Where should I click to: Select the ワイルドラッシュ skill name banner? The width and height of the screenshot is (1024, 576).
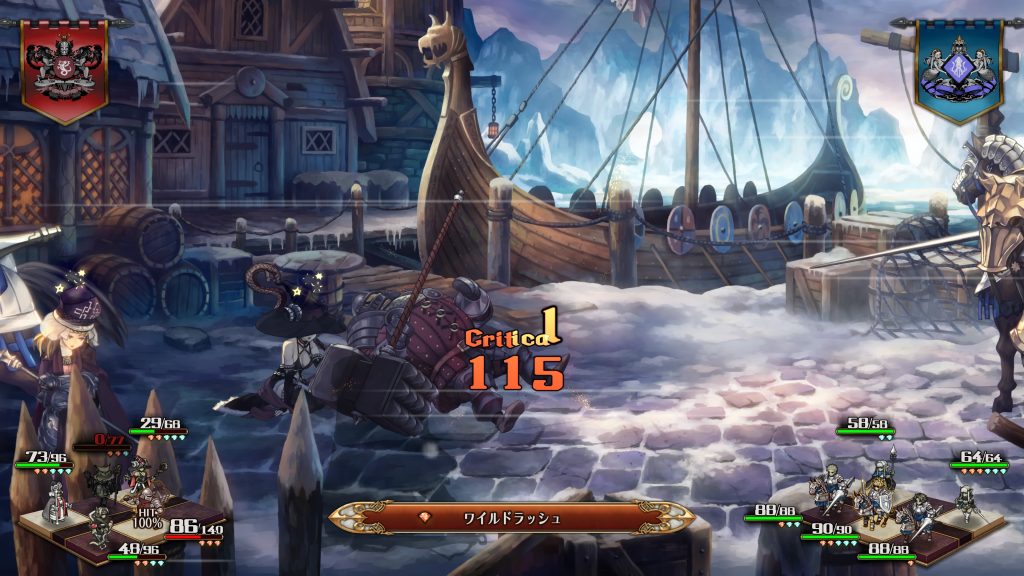click(511, 518)
